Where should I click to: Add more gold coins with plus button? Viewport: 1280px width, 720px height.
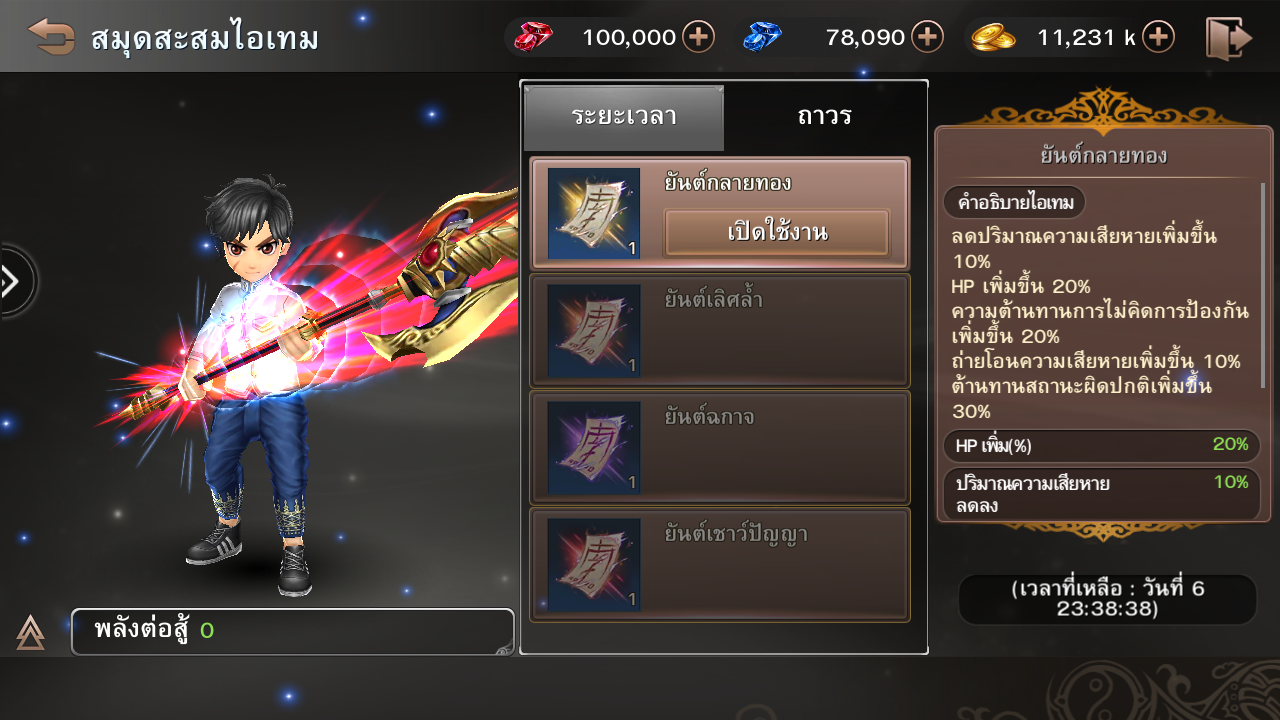1158,38
